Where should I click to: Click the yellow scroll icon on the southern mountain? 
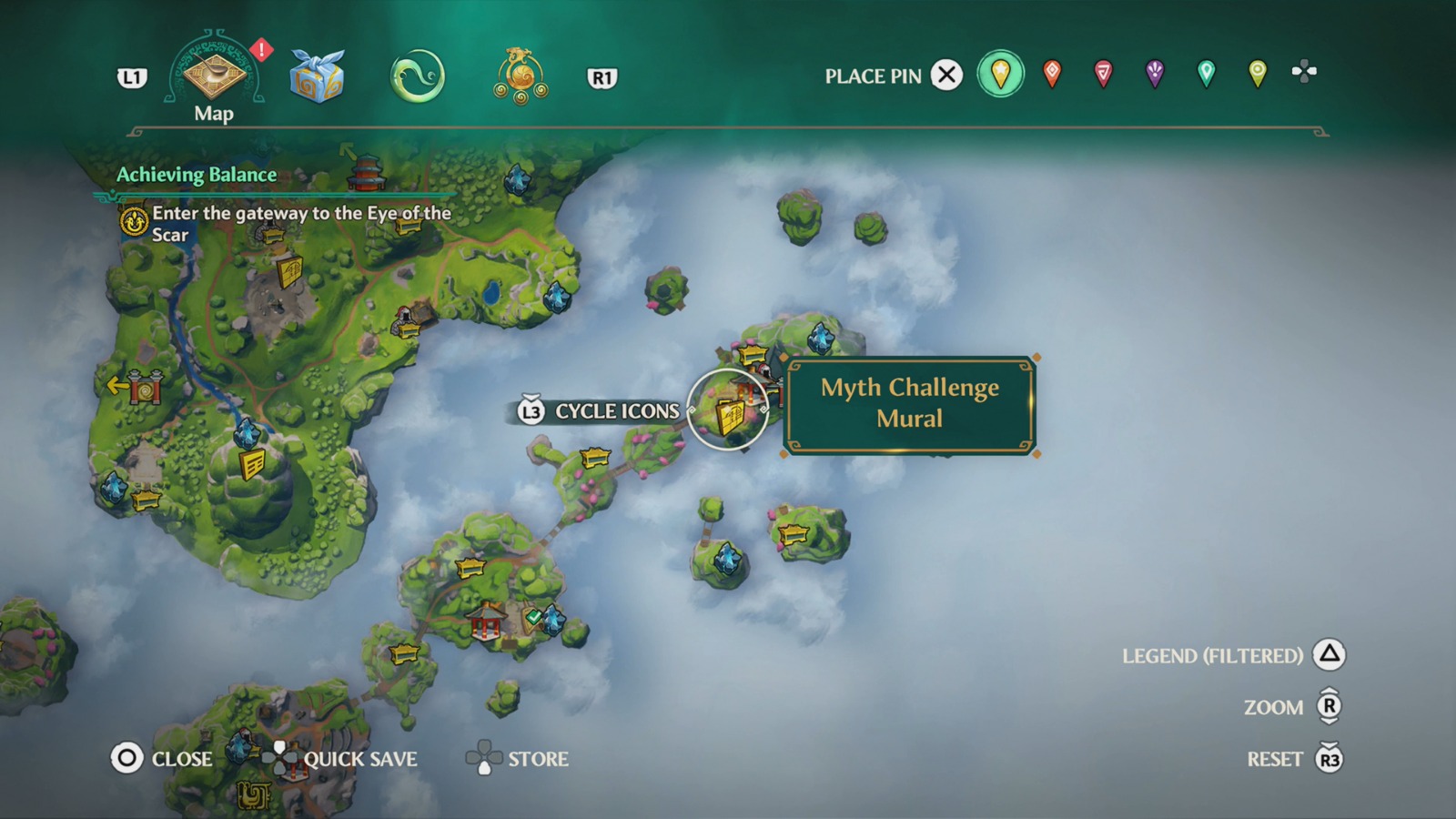(253, 465)
